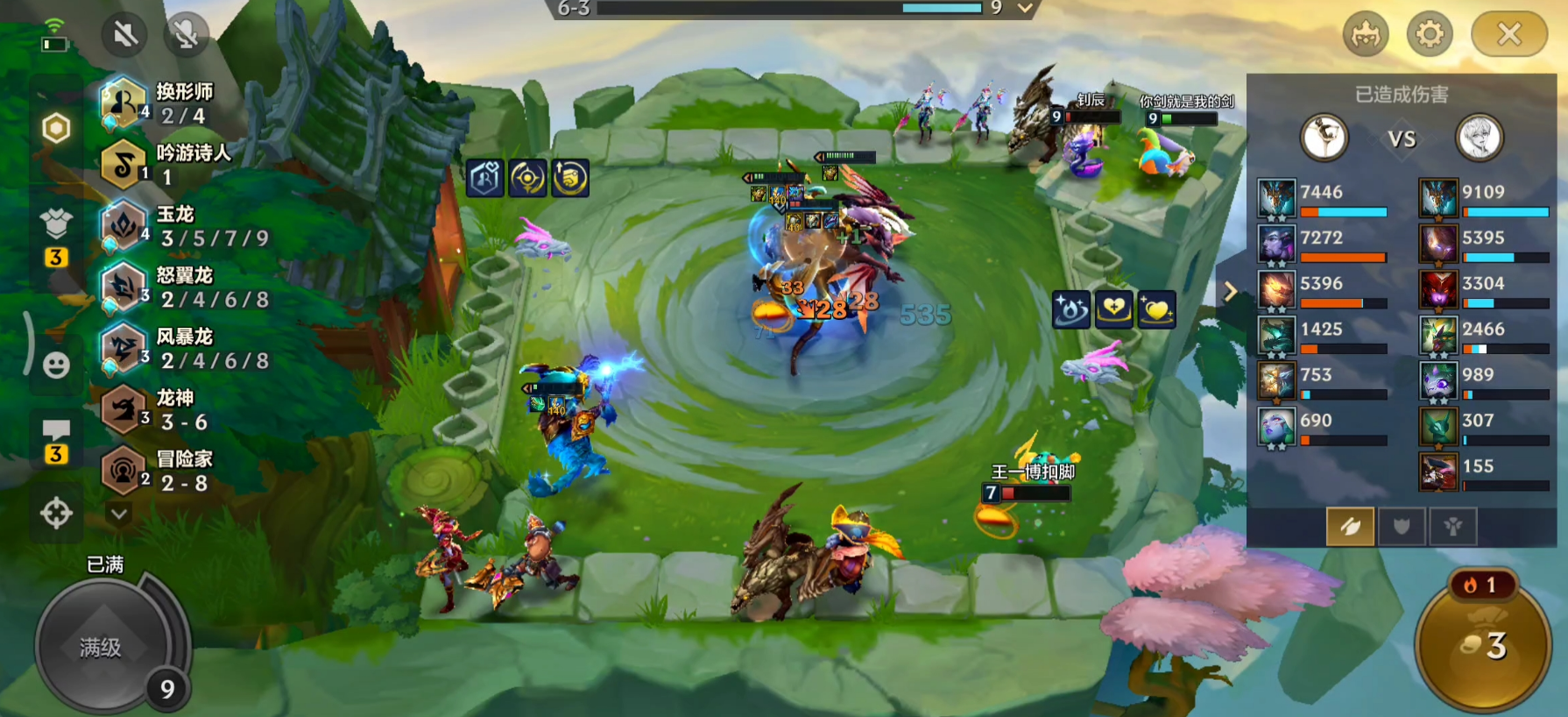Close the game view with the X button

tap(1508, 35)
